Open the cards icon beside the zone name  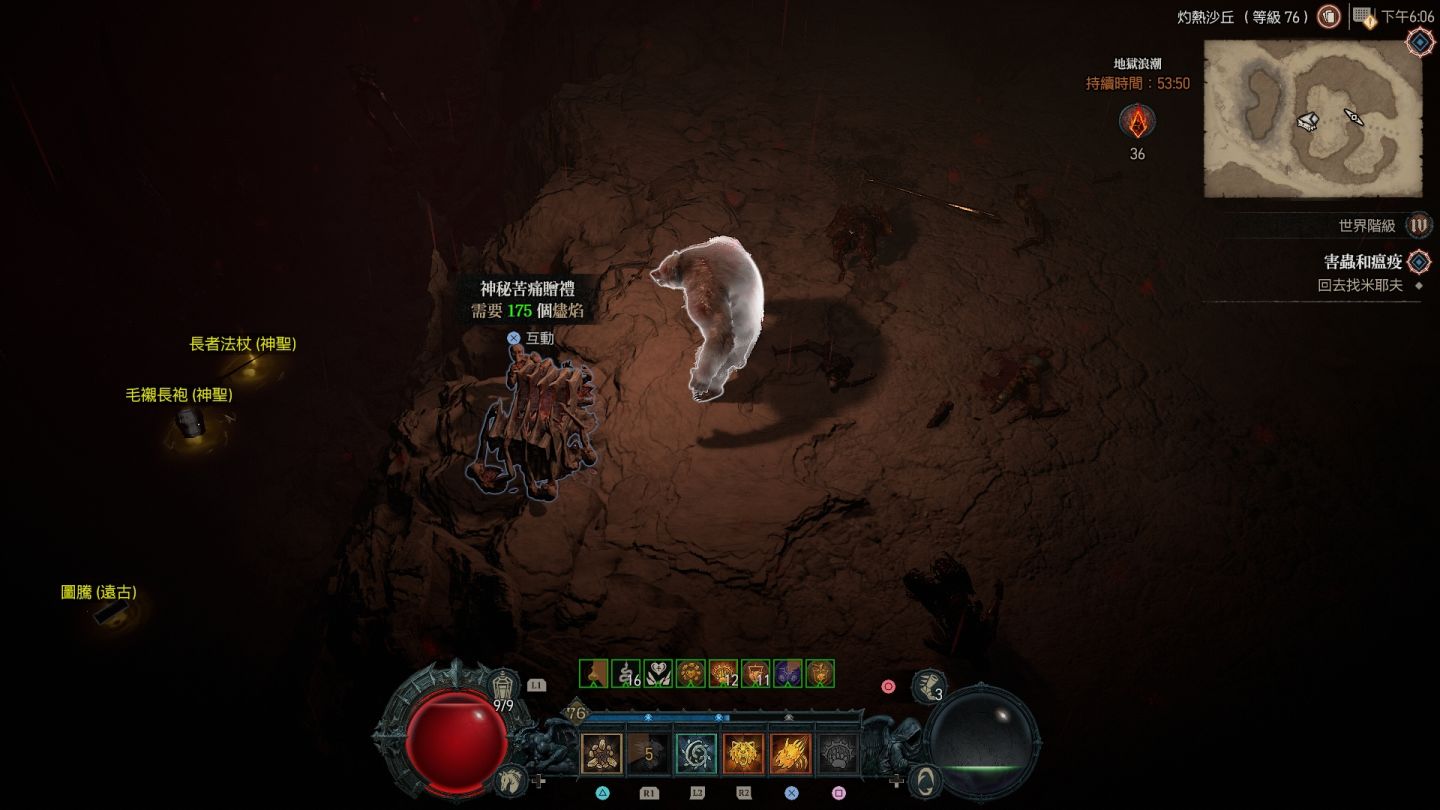[x=1328, y=17]
